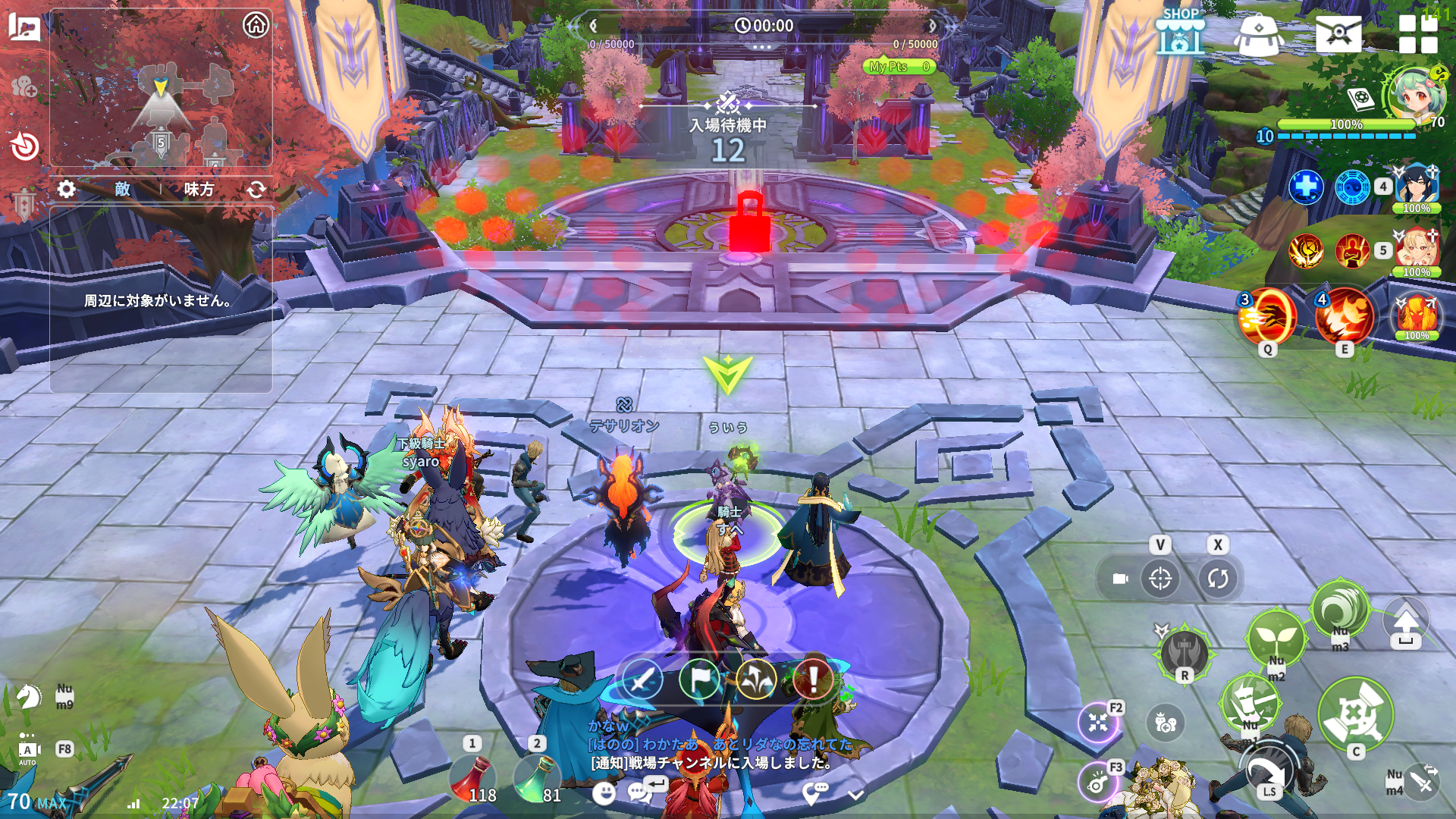The image size is (1456, 819).
Task: Select the red exclamation alert command
Action: tap(813, 679)
